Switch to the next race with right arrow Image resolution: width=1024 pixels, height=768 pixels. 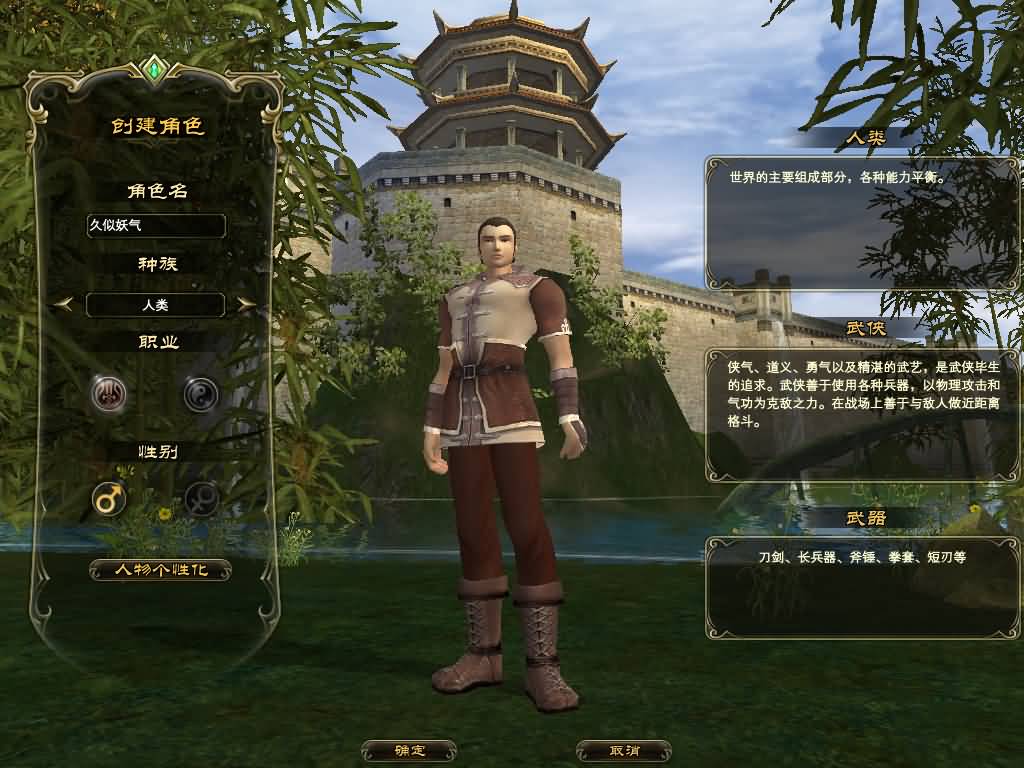246,305
